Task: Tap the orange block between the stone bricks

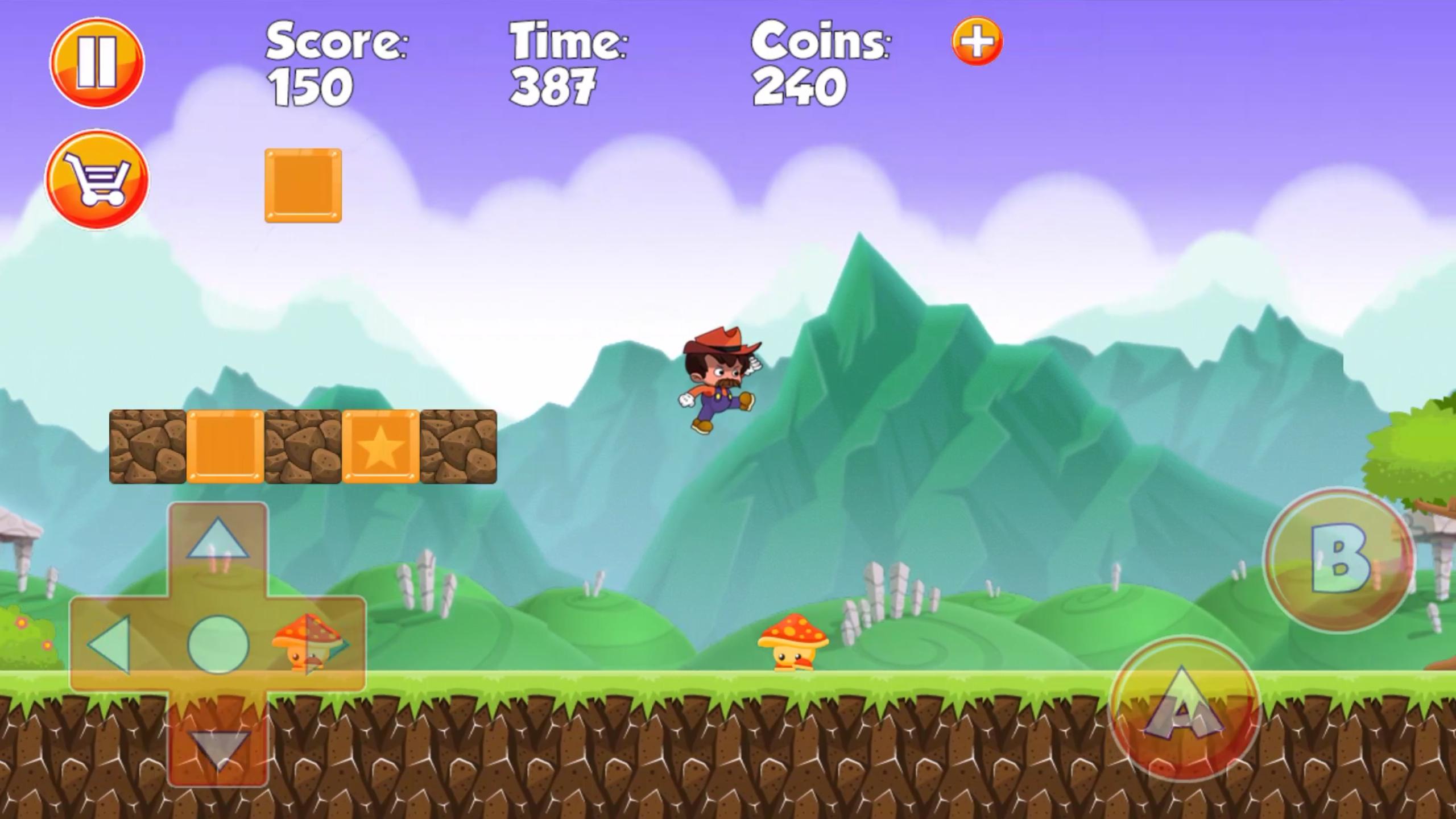Action: pyautogui.click(x=225, y=449)
